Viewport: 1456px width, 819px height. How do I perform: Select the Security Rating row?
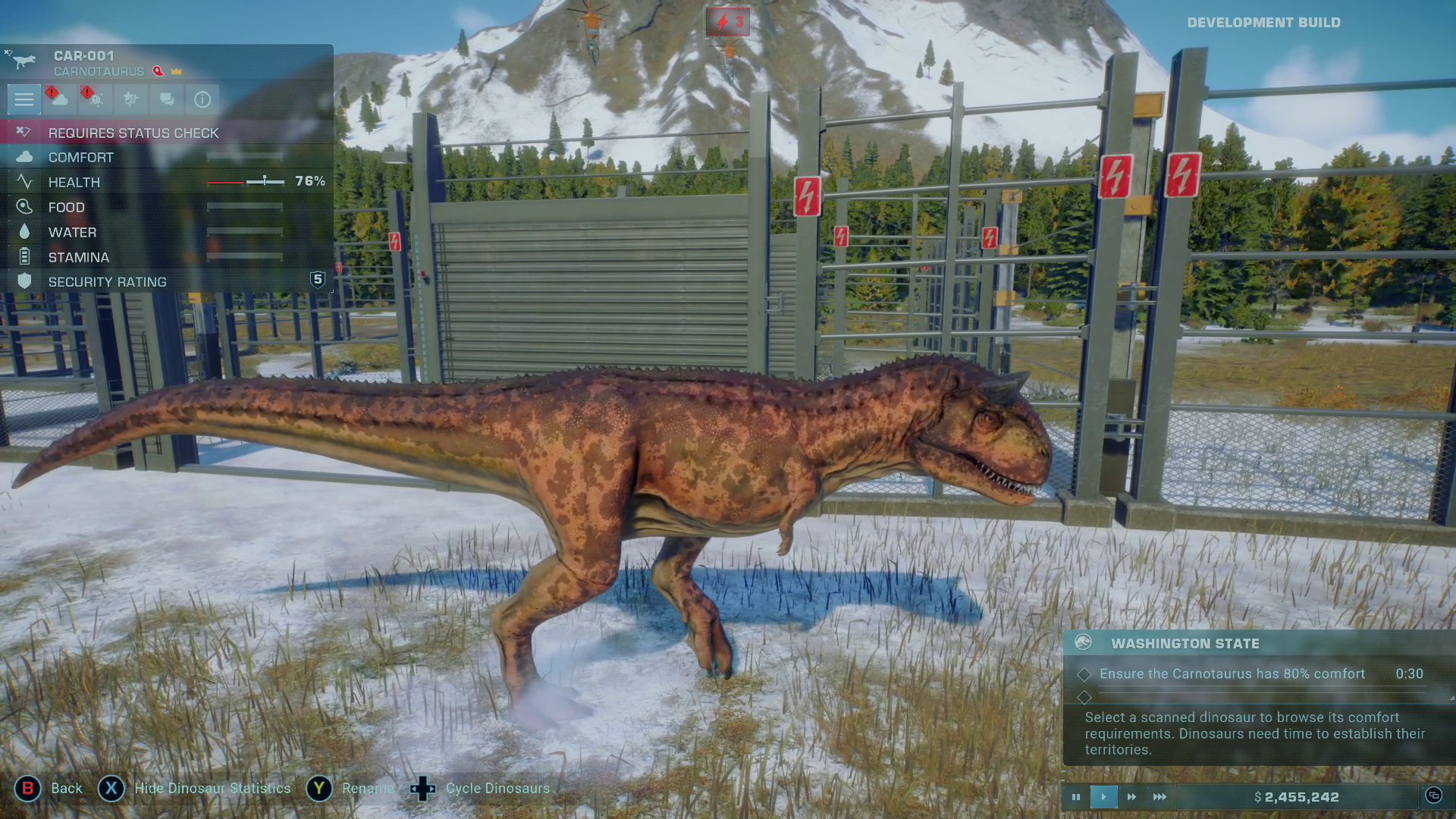pyautogui.click(x=106, y=281)
